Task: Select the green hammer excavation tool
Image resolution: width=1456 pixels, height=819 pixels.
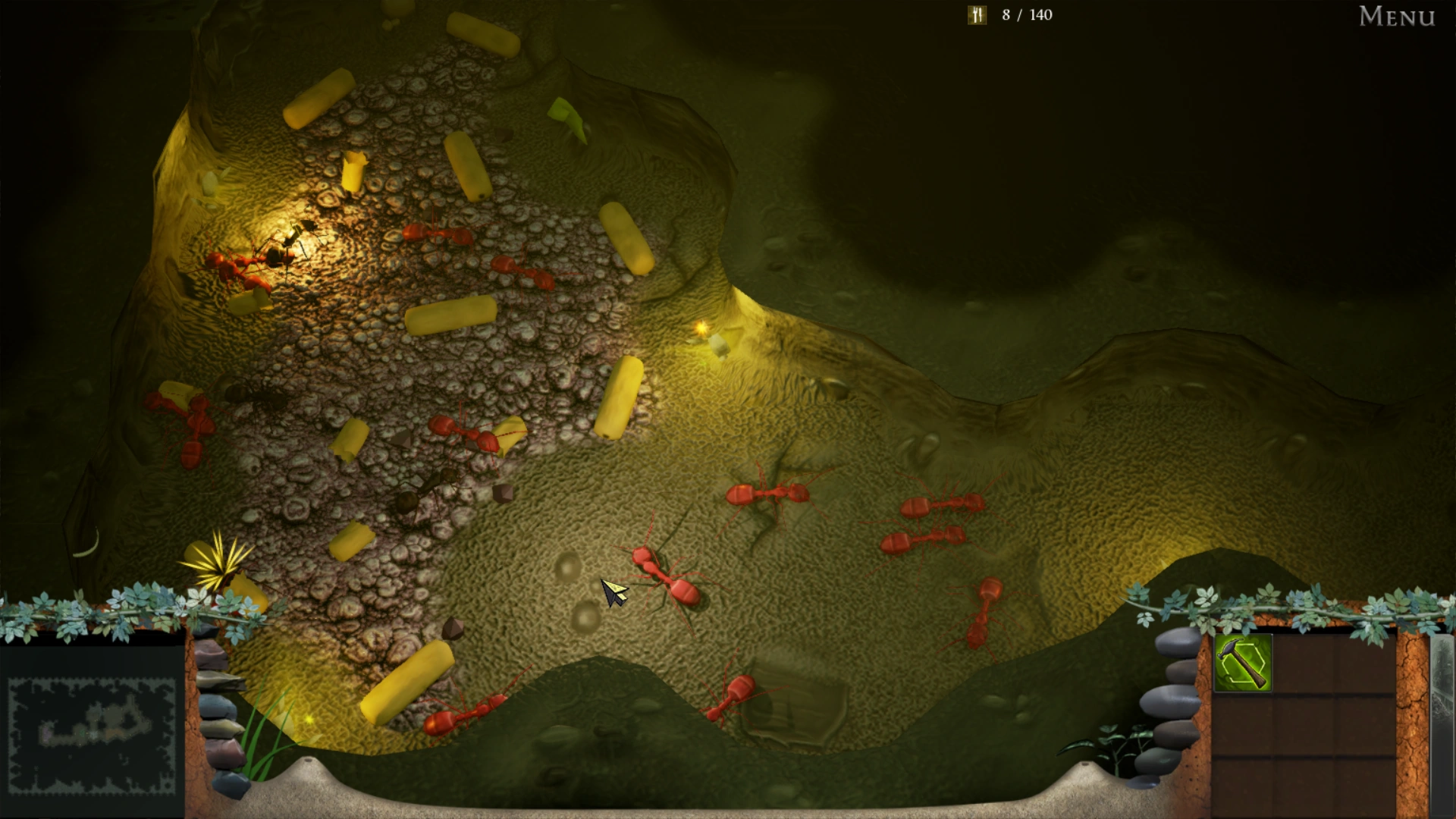Action: [x=1243, y=663]
